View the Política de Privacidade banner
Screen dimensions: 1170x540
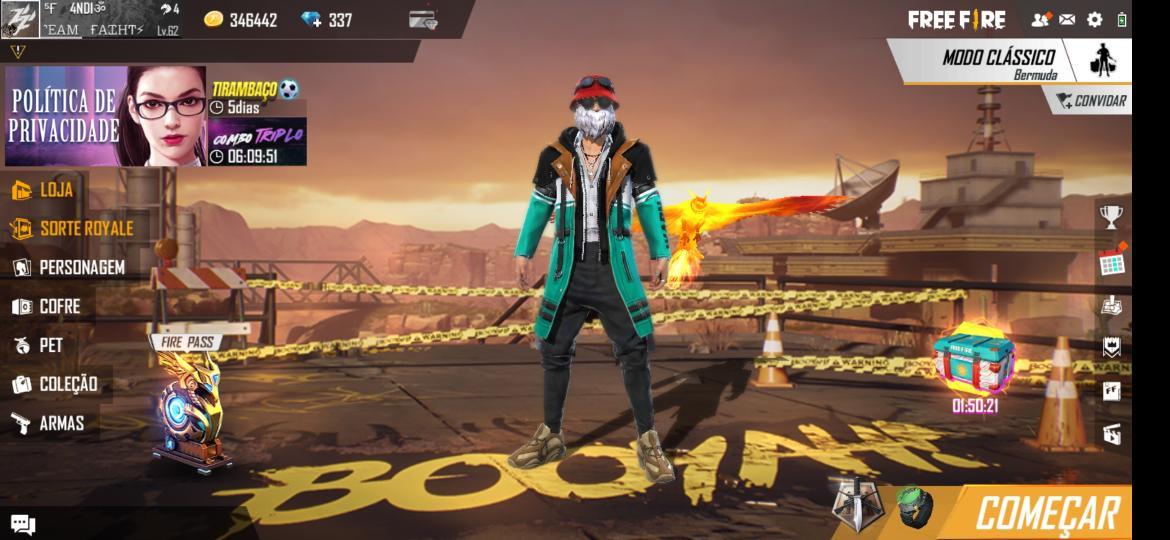(x=105, y=116)
